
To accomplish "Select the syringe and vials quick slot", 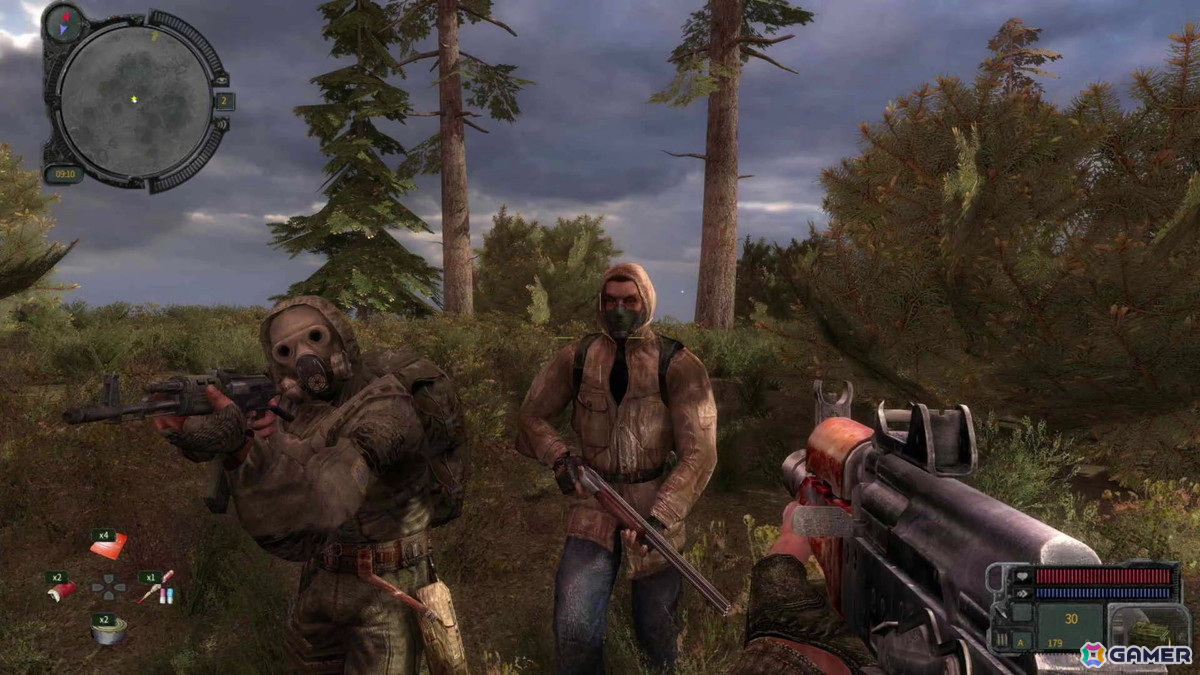I will (x=156, y=590).
